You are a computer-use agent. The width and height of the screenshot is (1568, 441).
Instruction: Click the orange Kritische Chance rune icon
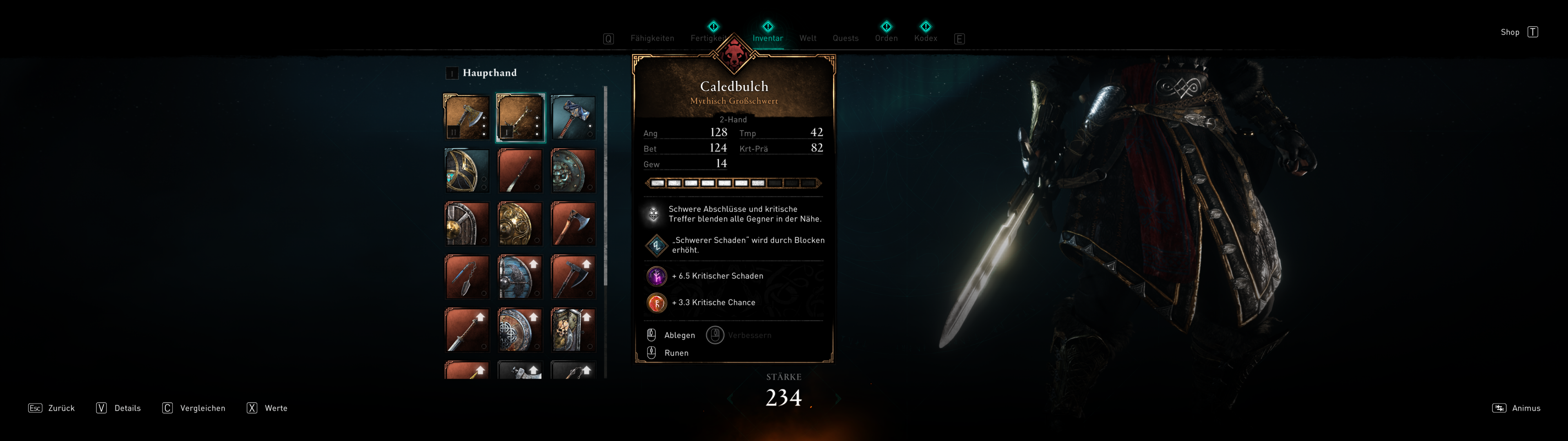[656, 303]
